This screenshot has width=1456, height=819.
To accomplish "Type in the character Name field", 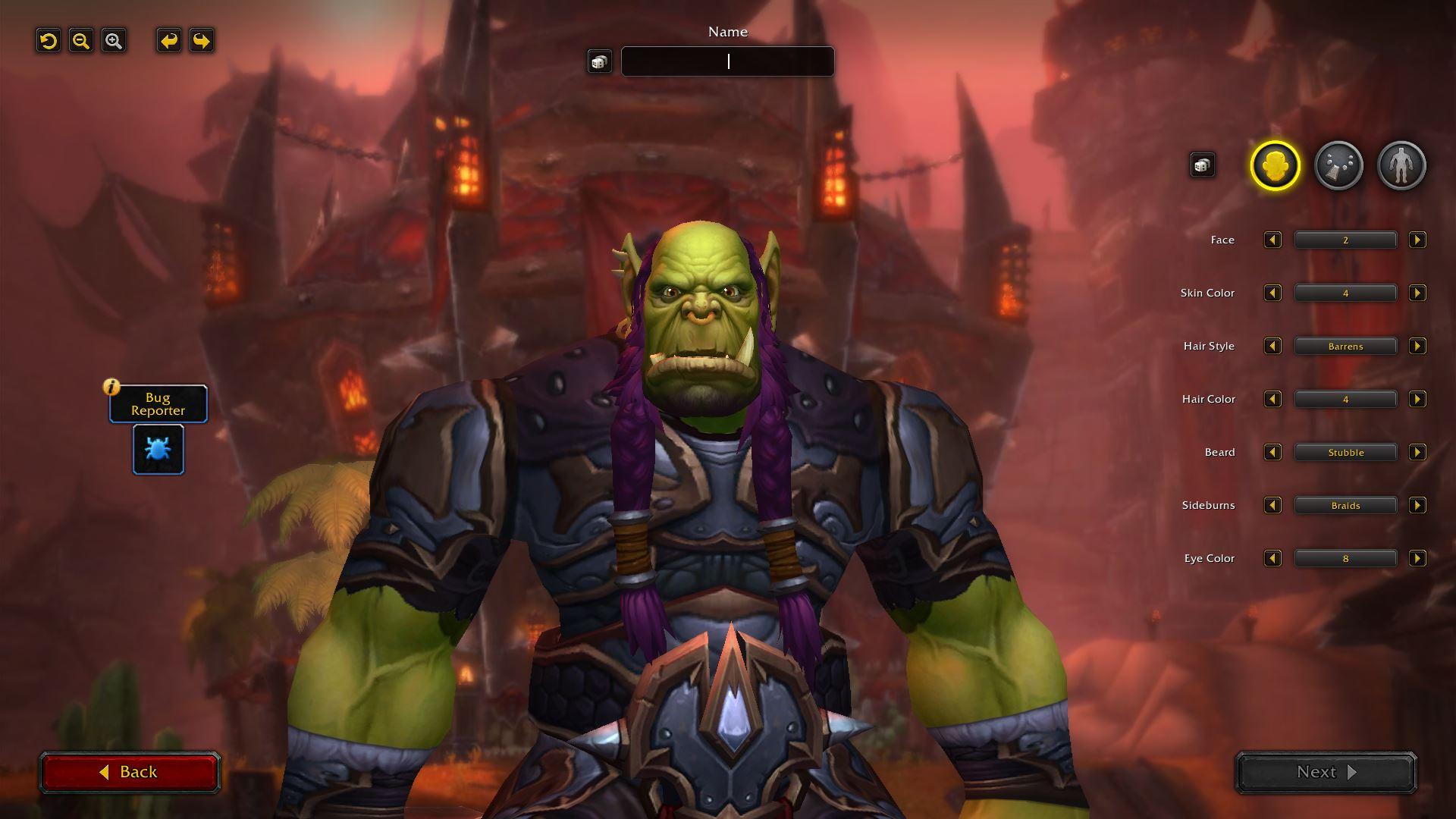I will click(727, 61).
